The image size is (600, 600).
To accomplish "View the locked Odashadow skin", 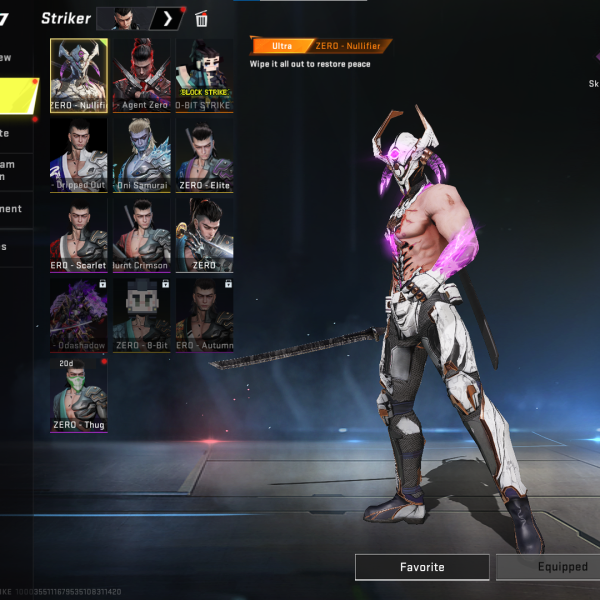I will (x=79, y=314).
